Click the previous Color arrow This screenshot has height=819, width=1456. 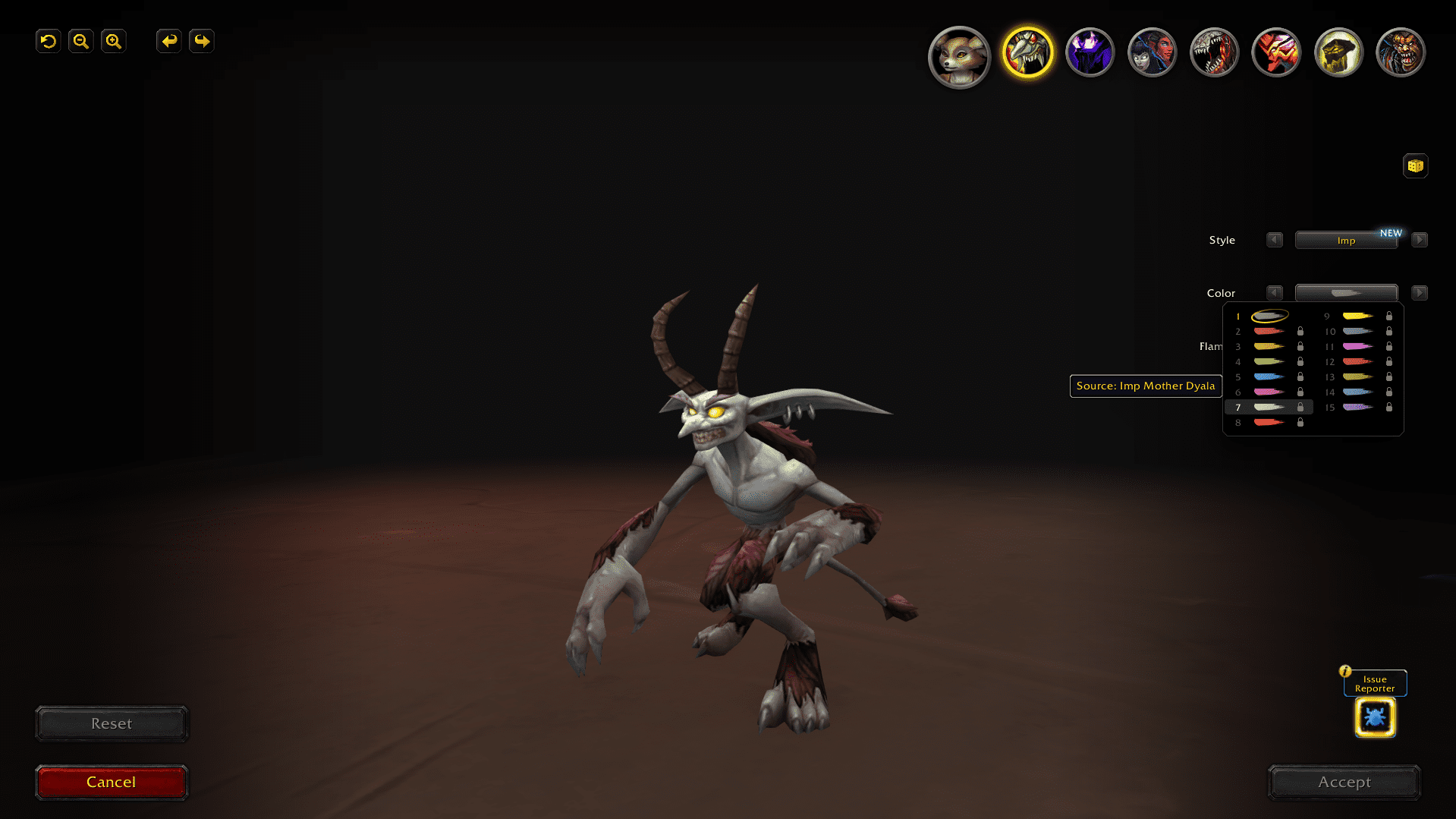[x=1275, y=292]
